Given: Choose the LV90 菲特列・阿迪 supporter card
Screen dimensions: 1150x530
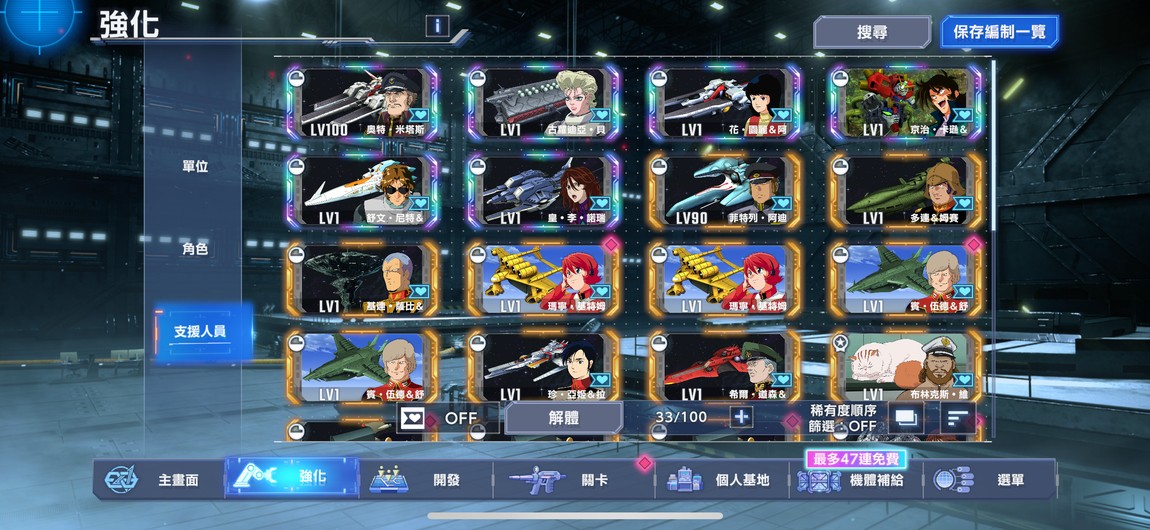Looking at the screenshot, I should pyautogui.click(x=725, y=190).
